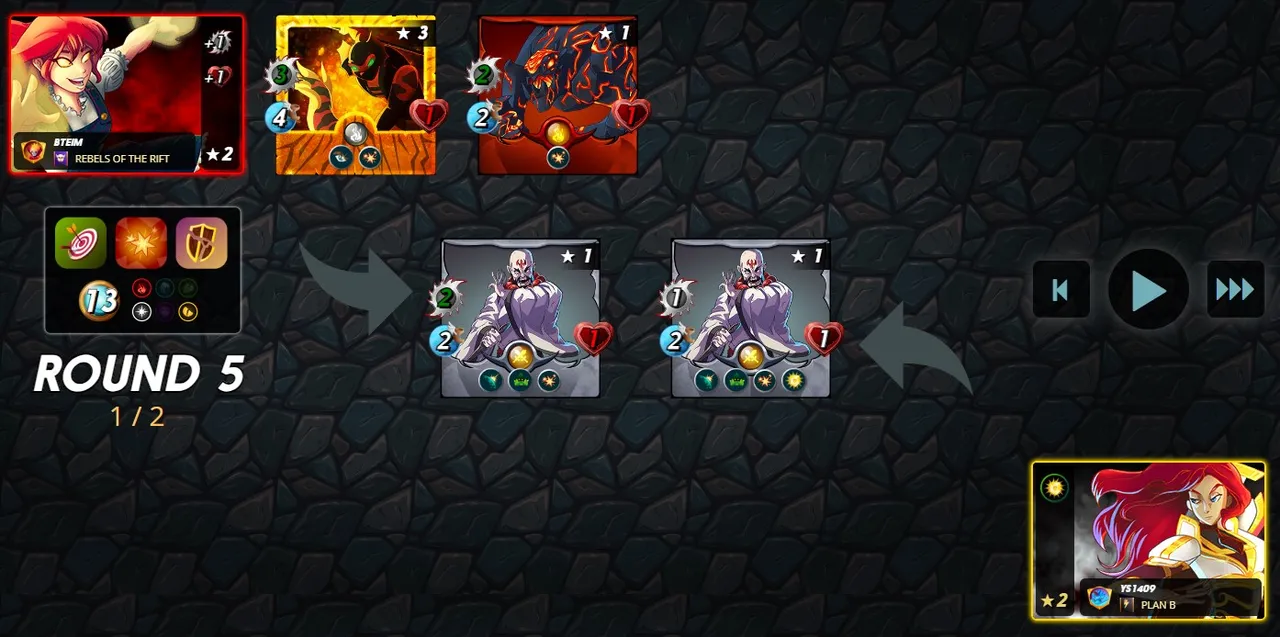Select the monk card with 1 attack
The width and height of the screenshot is (1280, 637).
pyautogui.click(x=750, y=318)
